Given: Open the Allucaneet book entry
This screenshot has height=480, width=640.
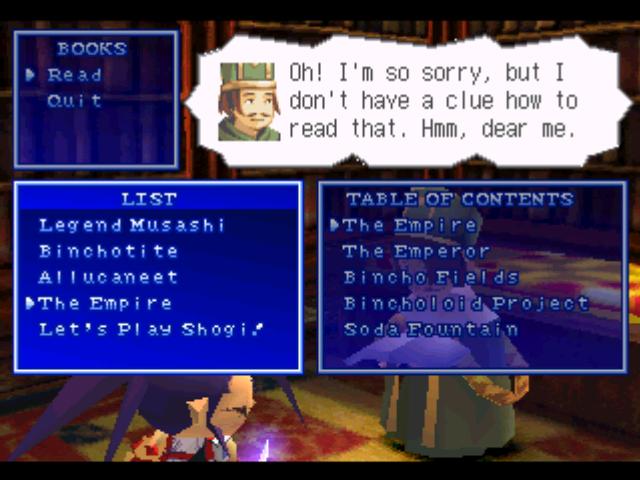Looking at the screenshot, I should tap(108, 277).
